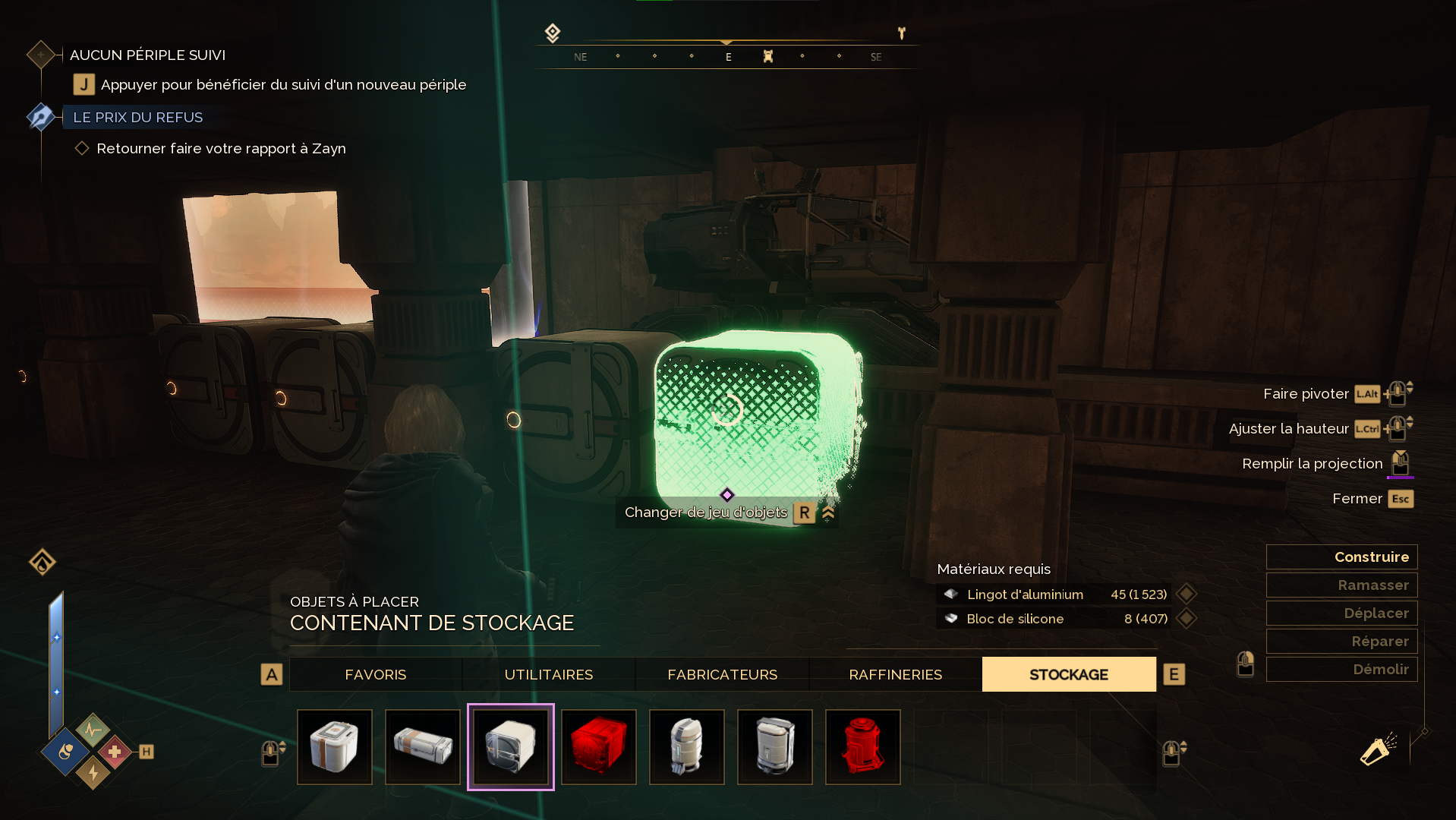1456x820 pixels.
Task: Select the Construire build mode
Action: (1341, 557)
